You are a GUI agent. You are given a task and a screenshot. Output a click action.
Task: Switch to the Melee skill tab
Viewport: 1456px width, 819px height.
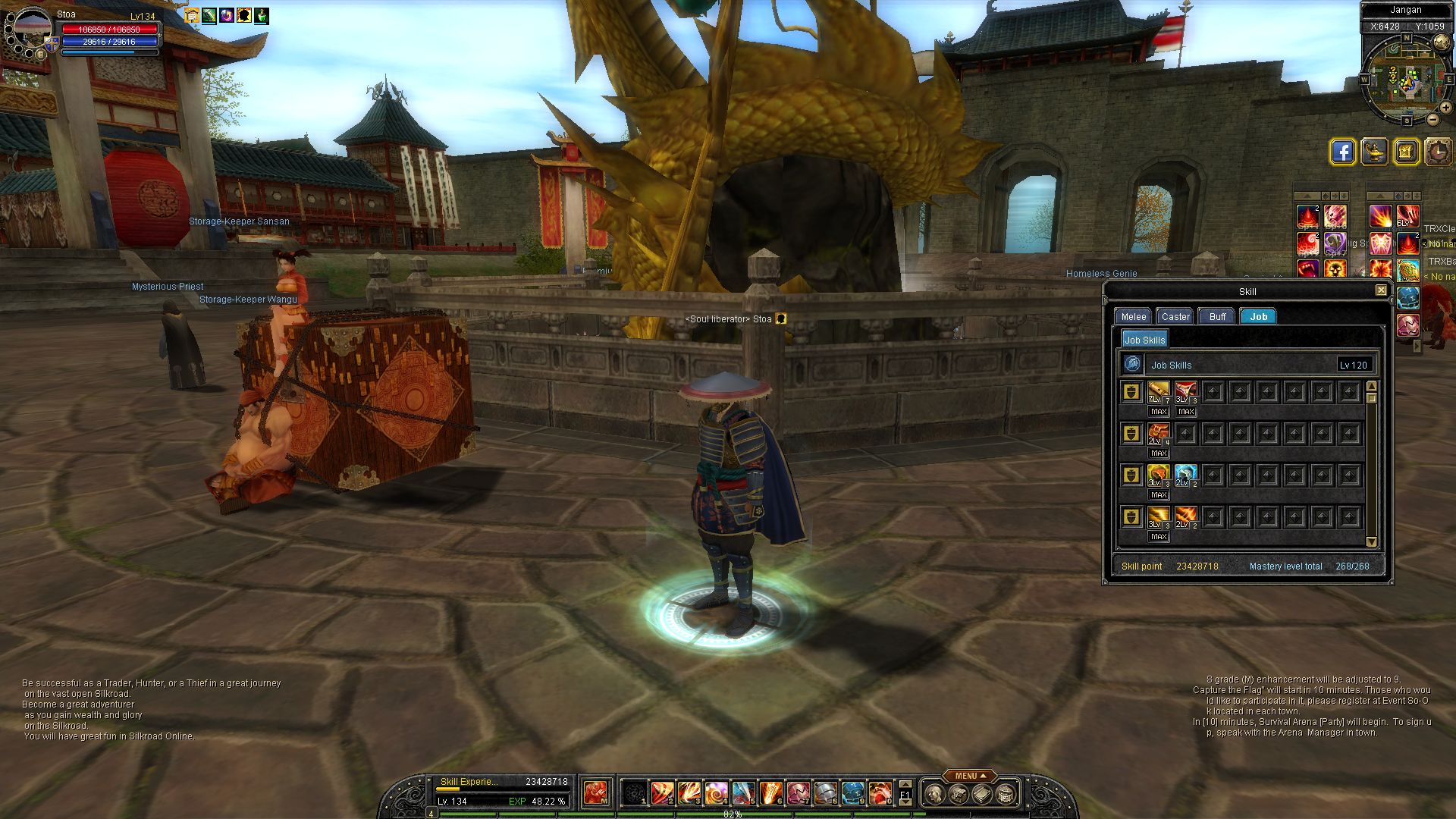click(x=1134, y=317)
